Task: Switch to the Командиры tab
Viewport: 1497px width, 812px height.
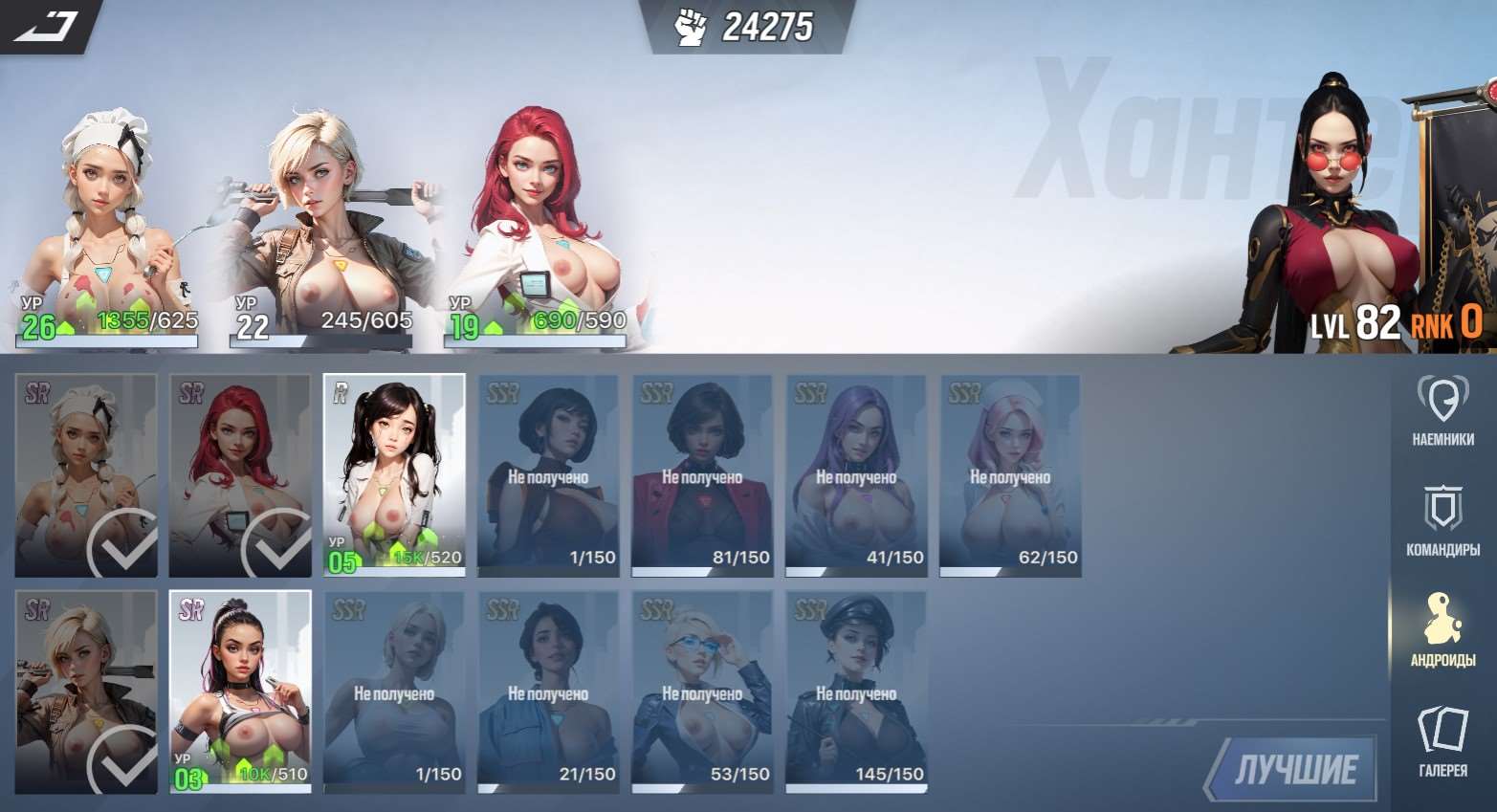Action: click(1442, 520)
